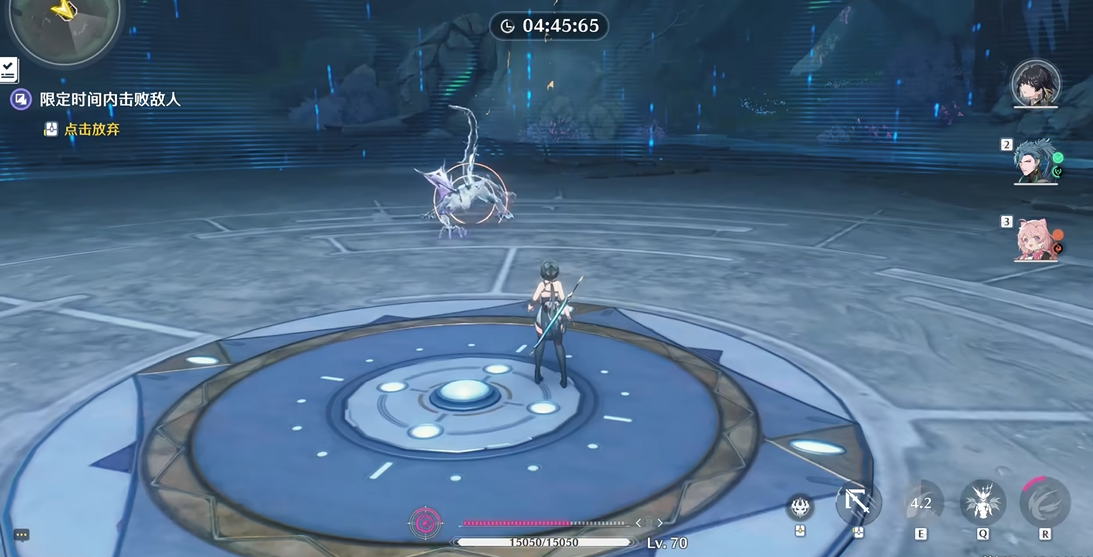This screenshot has height=557, width=1093.
Task: Switch to the pink-haired party member
Action: 1037,239
